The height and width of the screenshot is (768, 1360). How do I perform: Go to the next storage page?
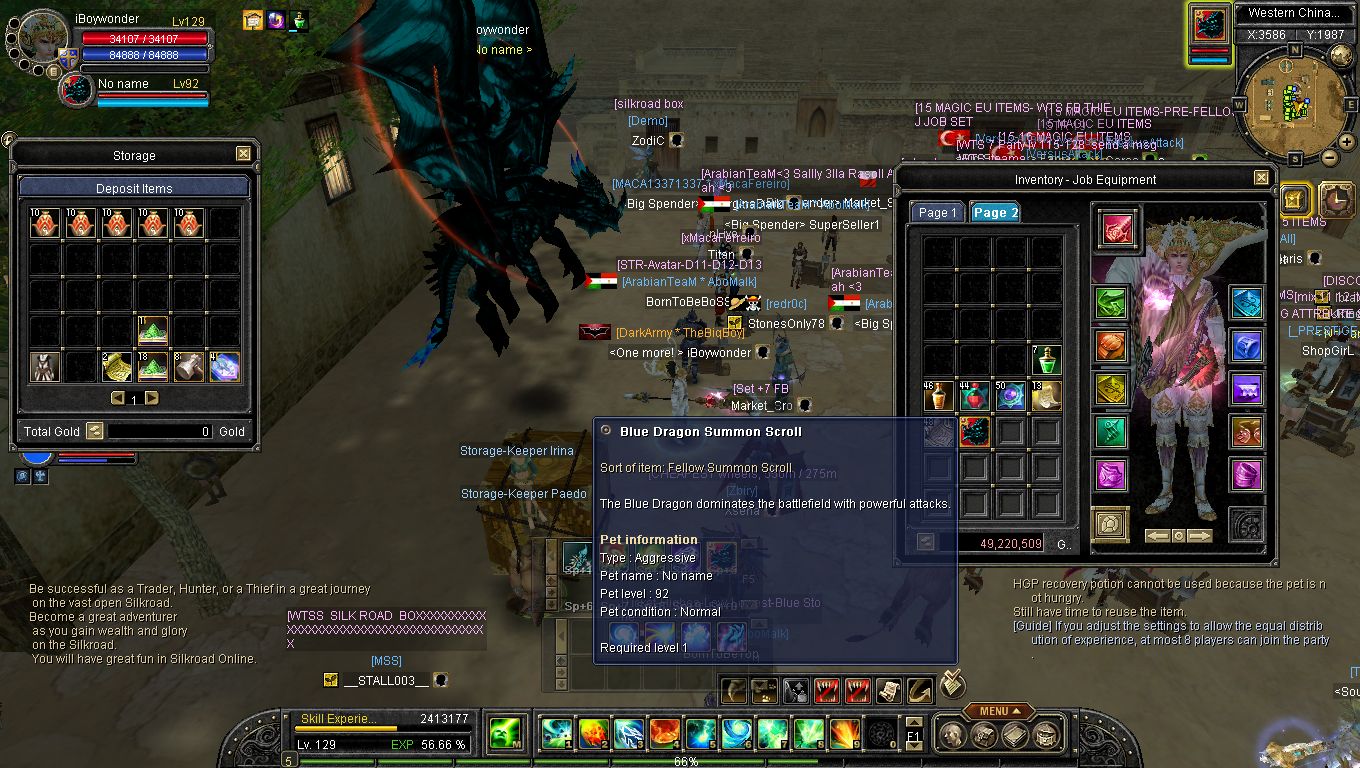coord(152,398)
